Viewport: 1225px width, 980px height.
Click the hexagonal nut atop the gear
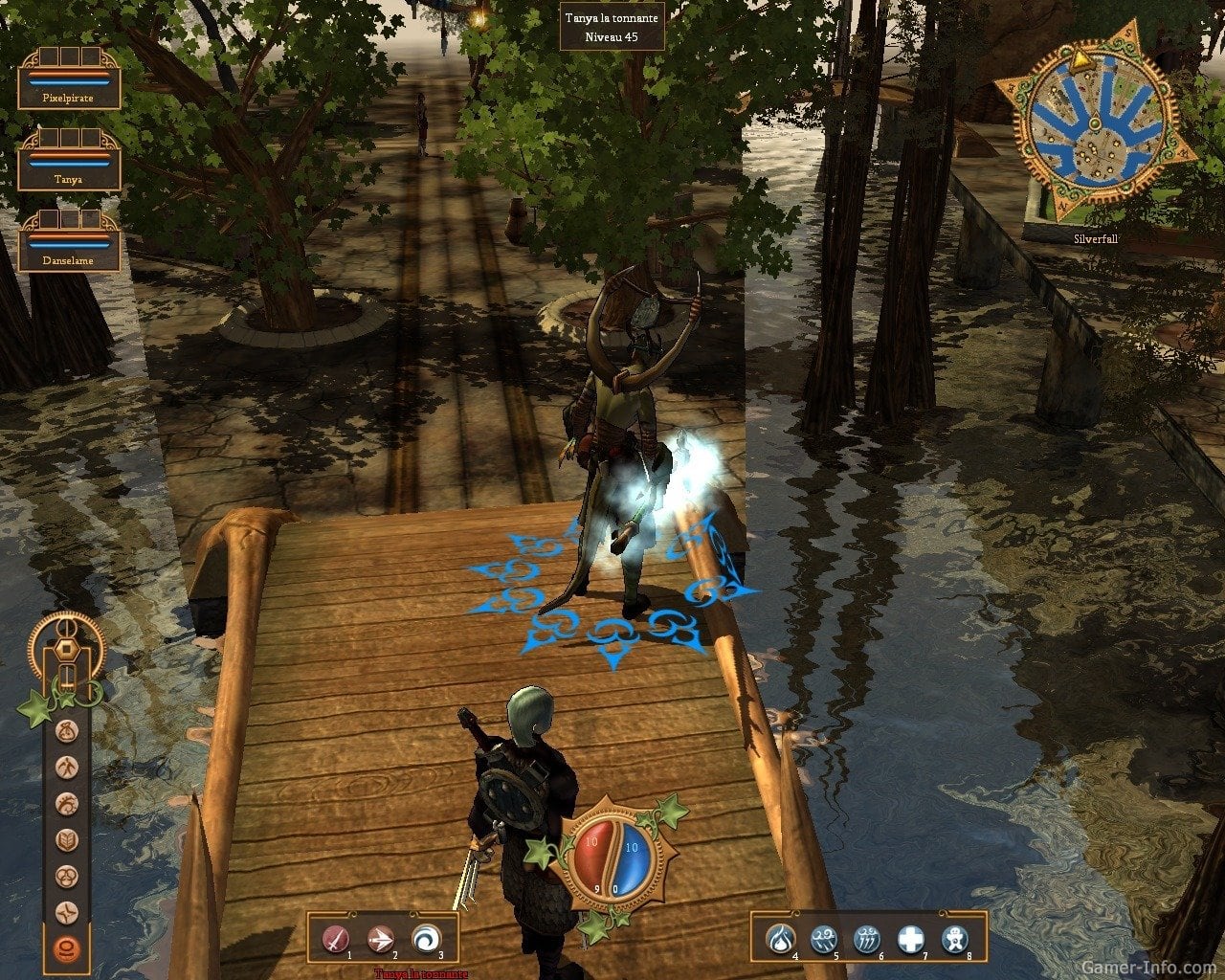pyautogui.click(x=67, y=648)
